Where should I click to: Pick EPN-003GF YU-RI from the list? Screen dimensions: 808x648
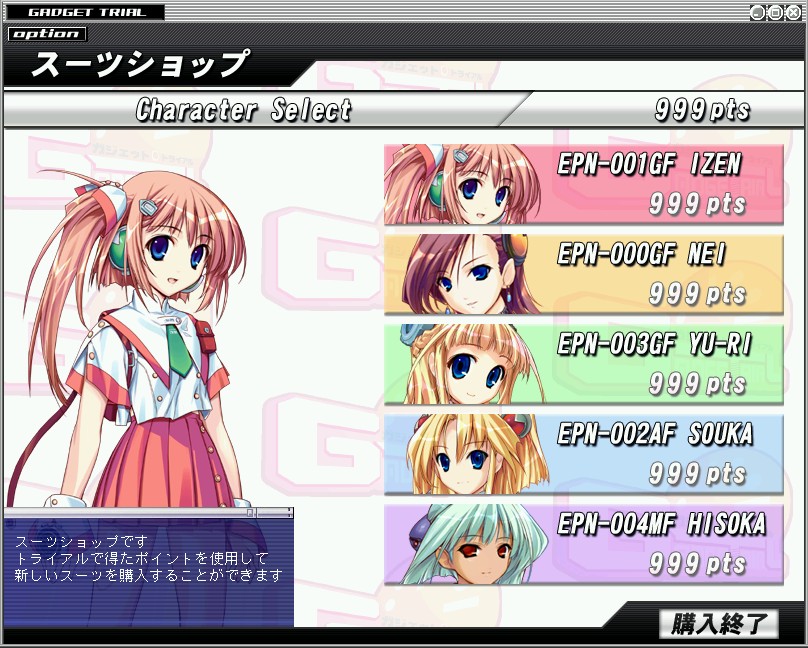(x=584, y=364)
